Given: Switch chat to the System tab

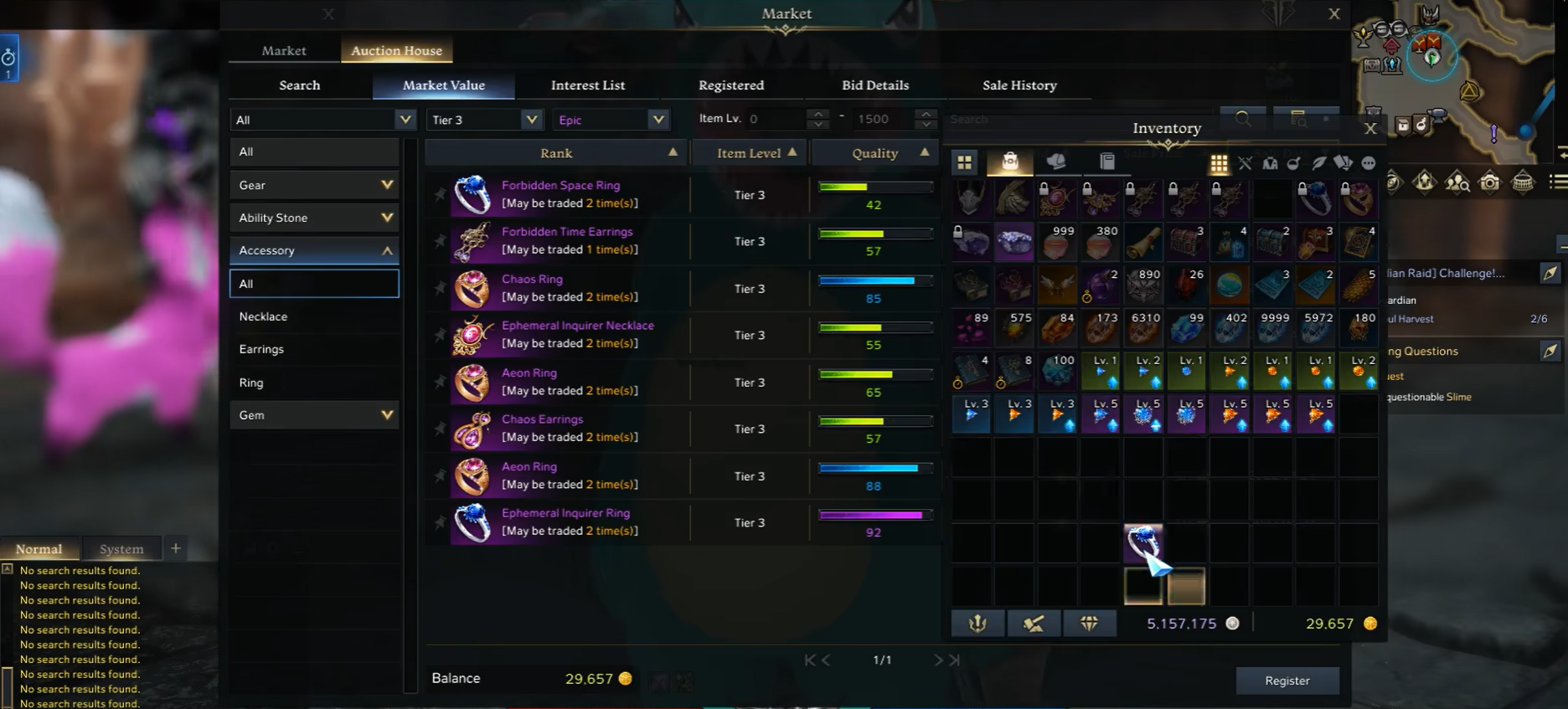Looking at the screenshot, I should [x=121, y=549].
